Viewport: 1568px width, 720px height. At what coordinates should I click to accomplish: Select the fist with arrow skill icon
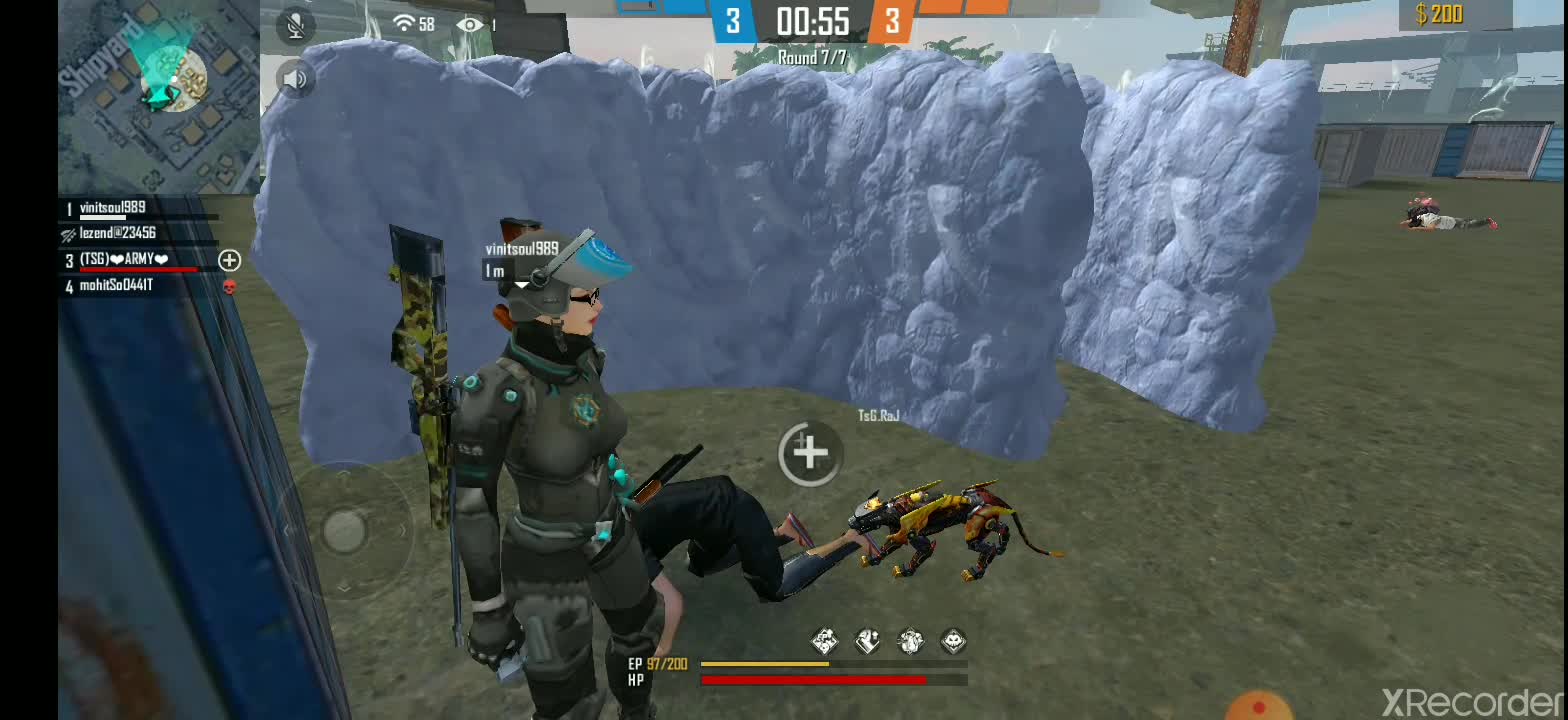(x=867, y=641)
